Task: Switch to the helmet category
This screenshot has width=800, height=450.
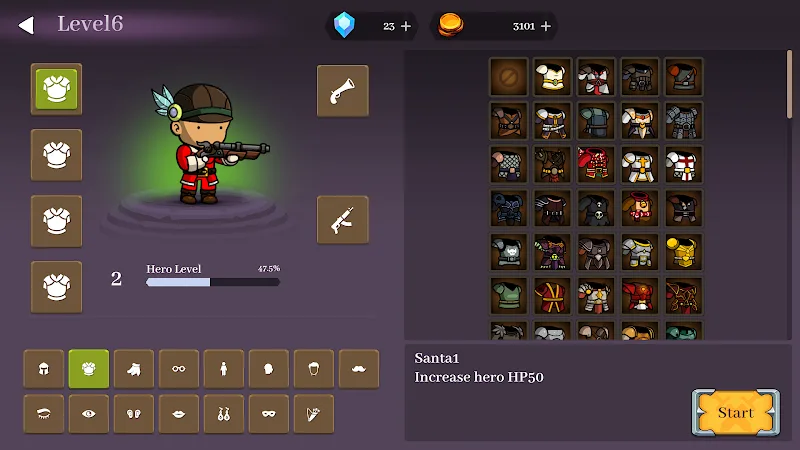Action: click(44, 369)
